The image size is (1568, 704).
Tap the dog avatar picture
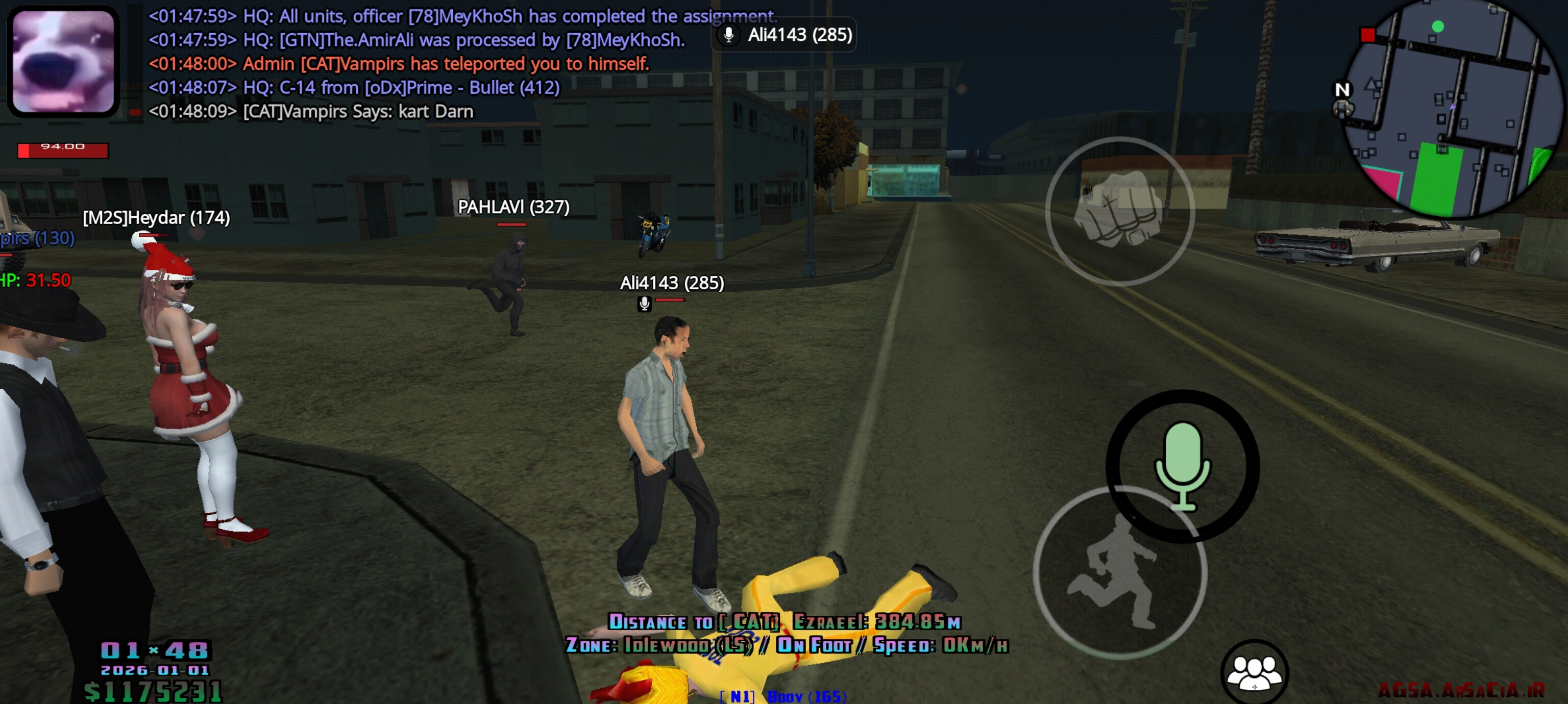point(63,61)
